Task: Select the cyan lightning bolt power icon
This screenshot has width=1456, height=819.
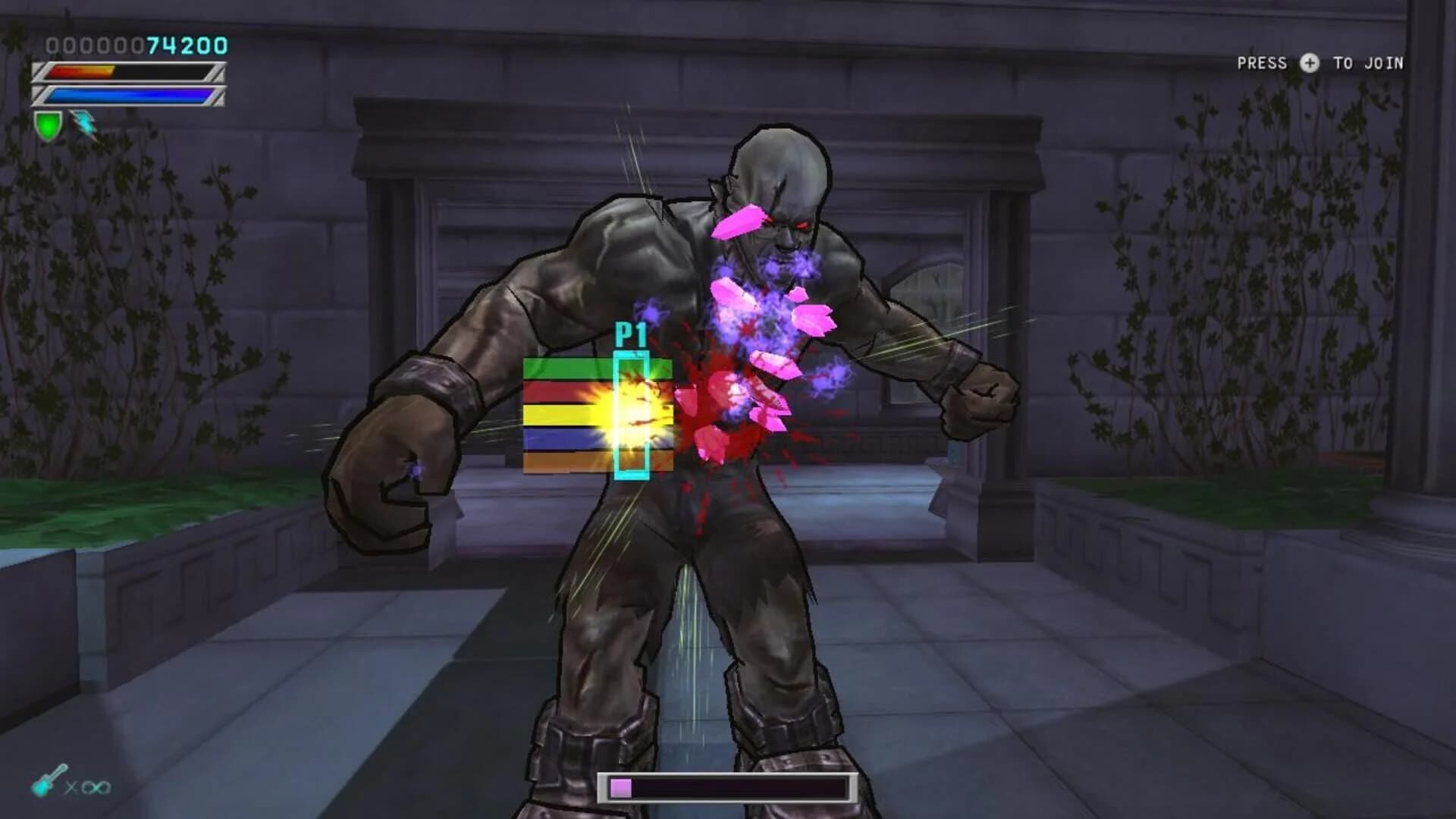Action: (83, 123)
